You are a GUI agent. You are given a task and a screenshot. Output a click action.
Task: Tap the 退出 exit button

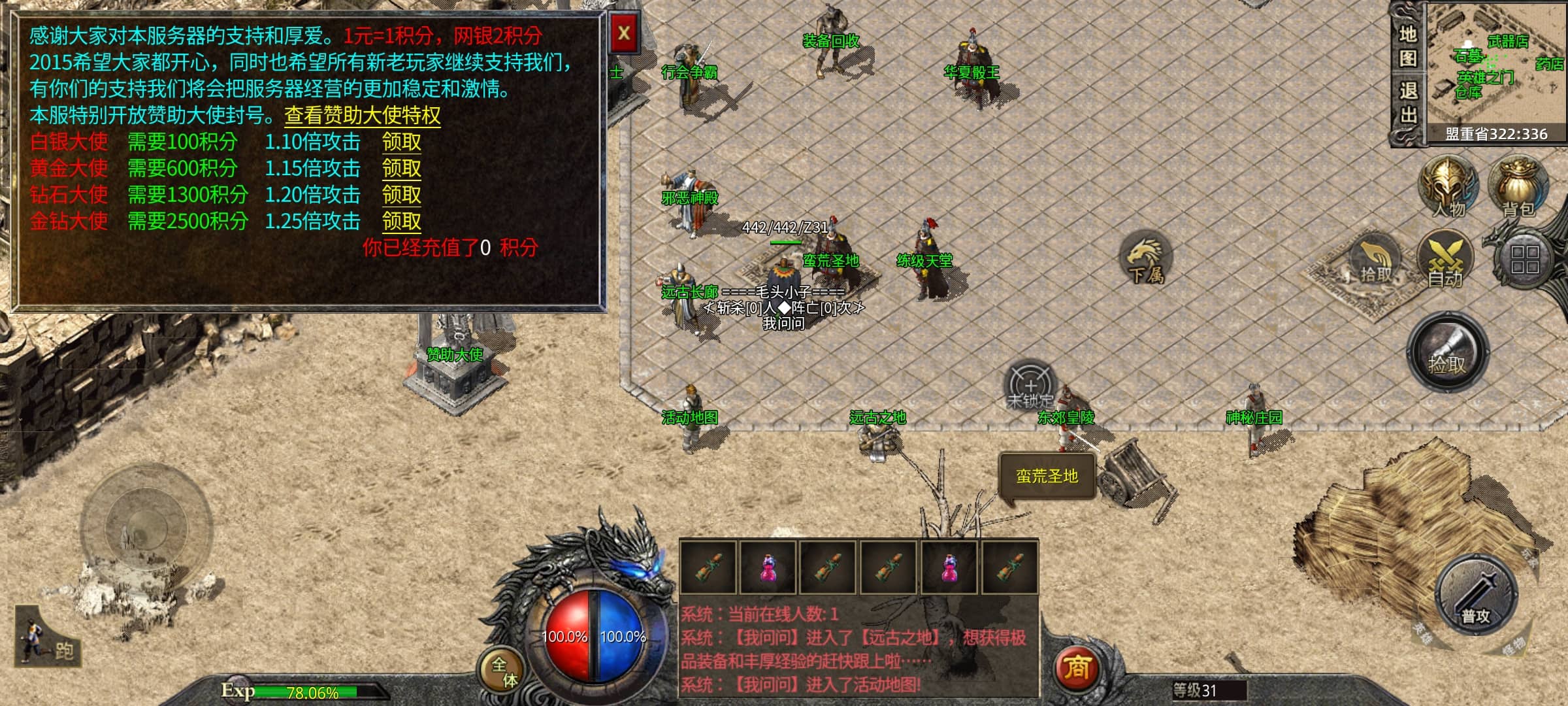pos(1408,103)
